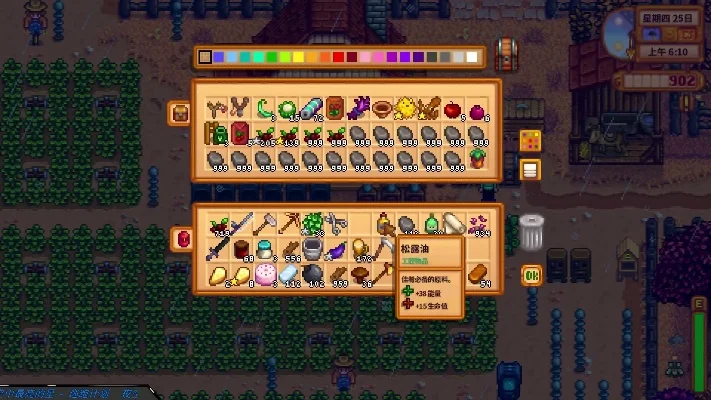The width and height of the screenshot is (711, 400).
Task: Organize the chest with the stack button
Action: [x=530, y=169]
